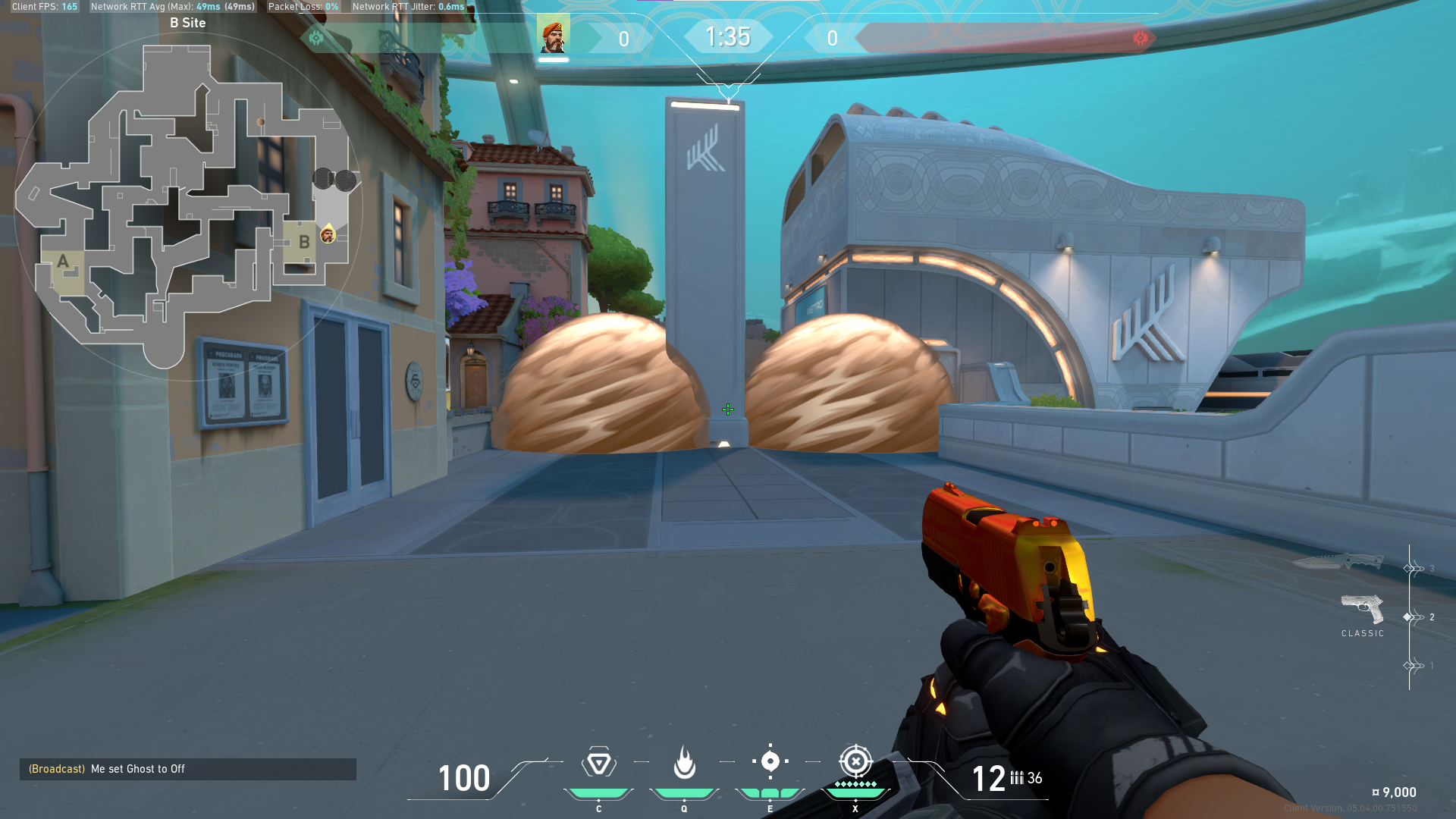Select the Classic pistol weapon slot
The image size is (1456, 819).
tap(1362, 610)
